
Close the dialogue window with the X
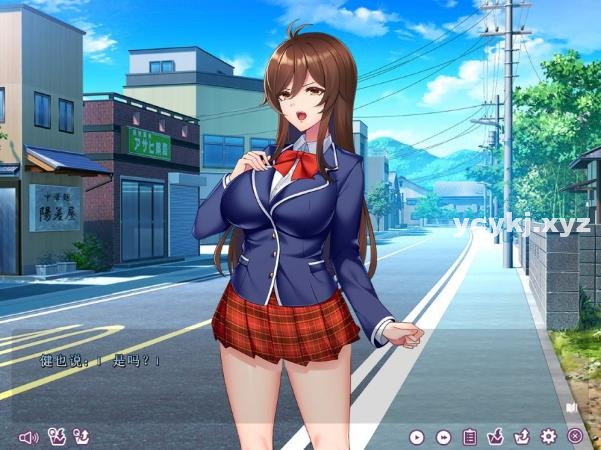click(575, 436)
